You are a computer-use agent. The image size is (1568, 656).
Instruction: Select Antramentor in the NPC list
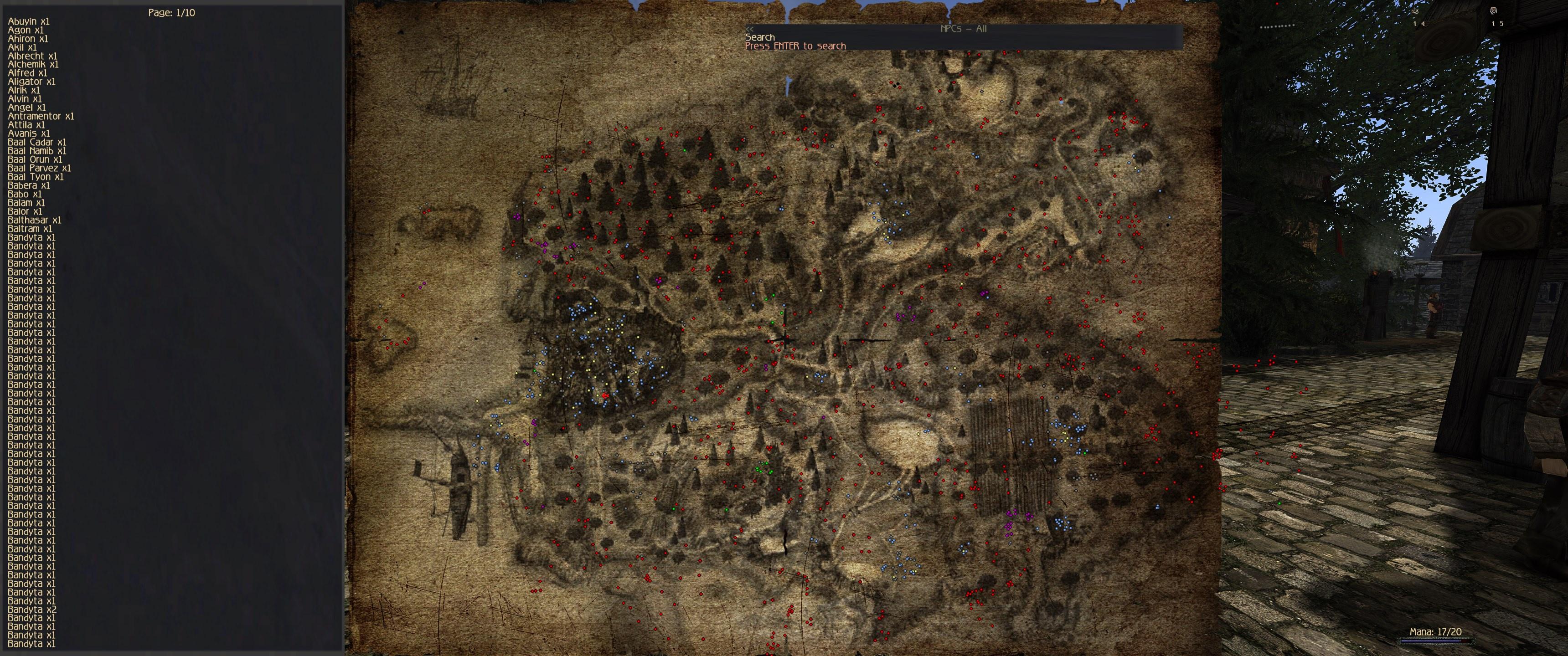(x=41, y=116)
